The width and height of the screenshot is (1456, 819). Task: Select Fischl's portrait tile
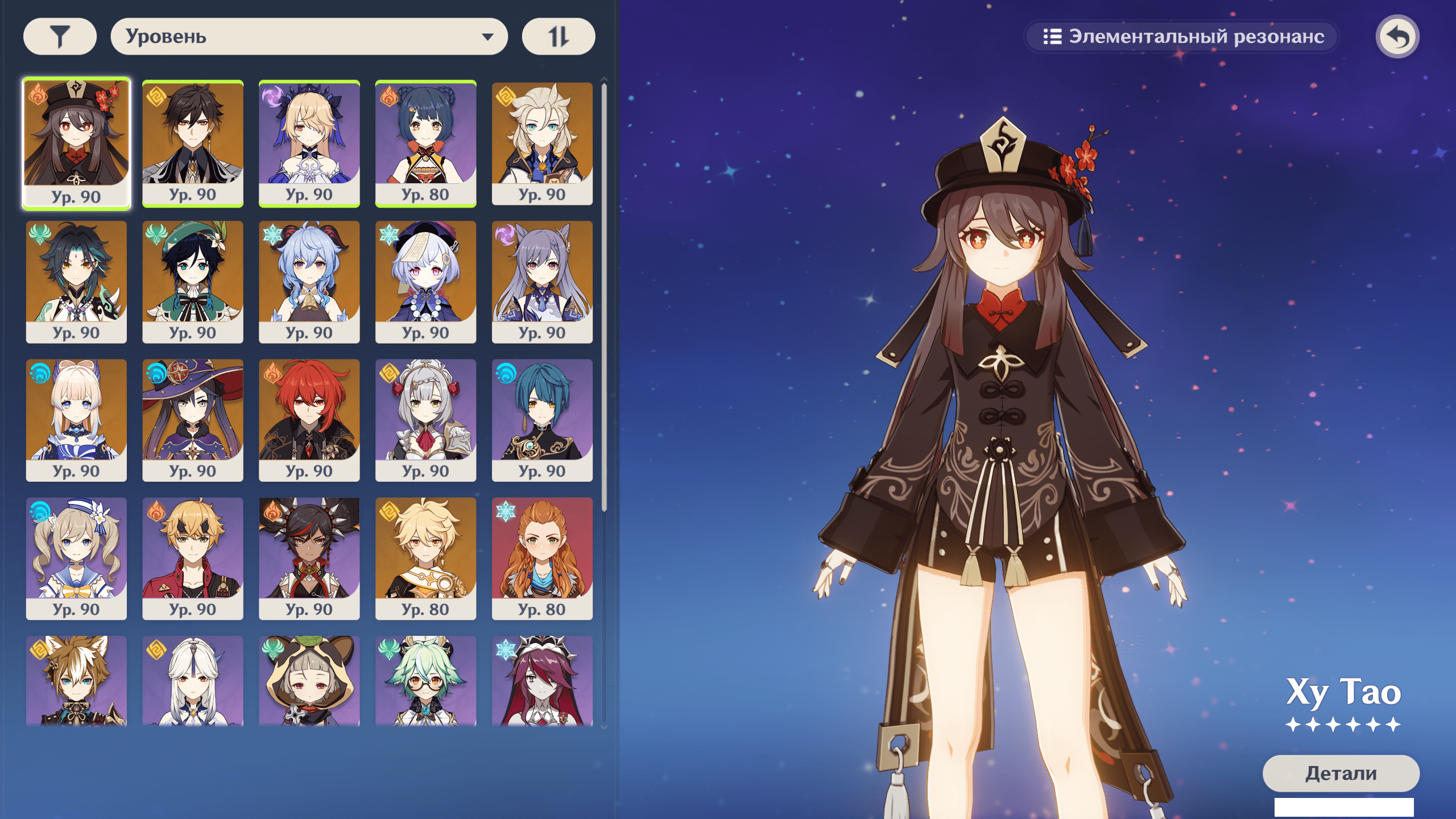[309, 142]
